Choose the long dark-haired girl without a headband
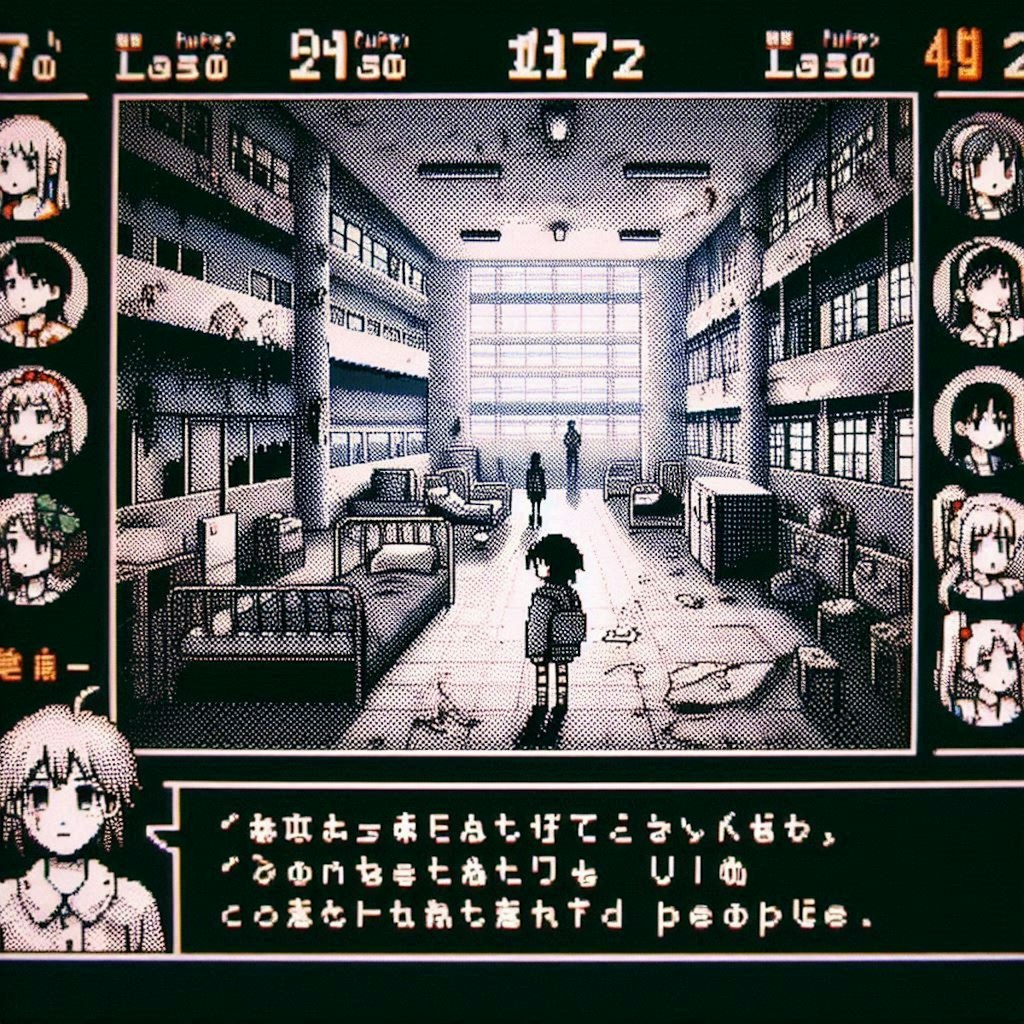Image resolution: width=1024 pixels, height=1024 pixels. tap(982, 420)
